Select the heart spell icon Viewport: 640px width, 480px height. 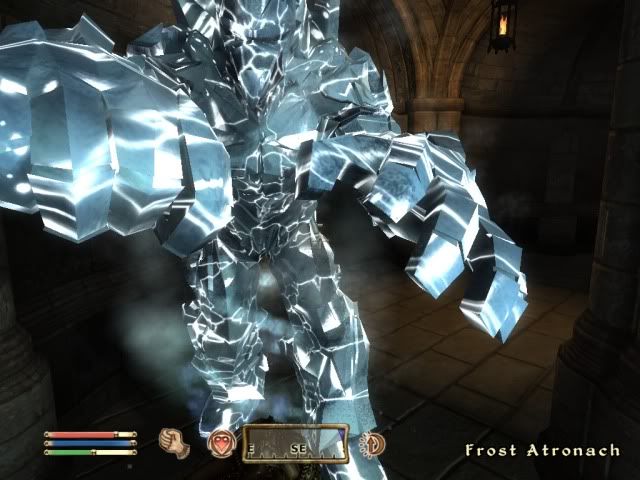click(x=220, y=441)
